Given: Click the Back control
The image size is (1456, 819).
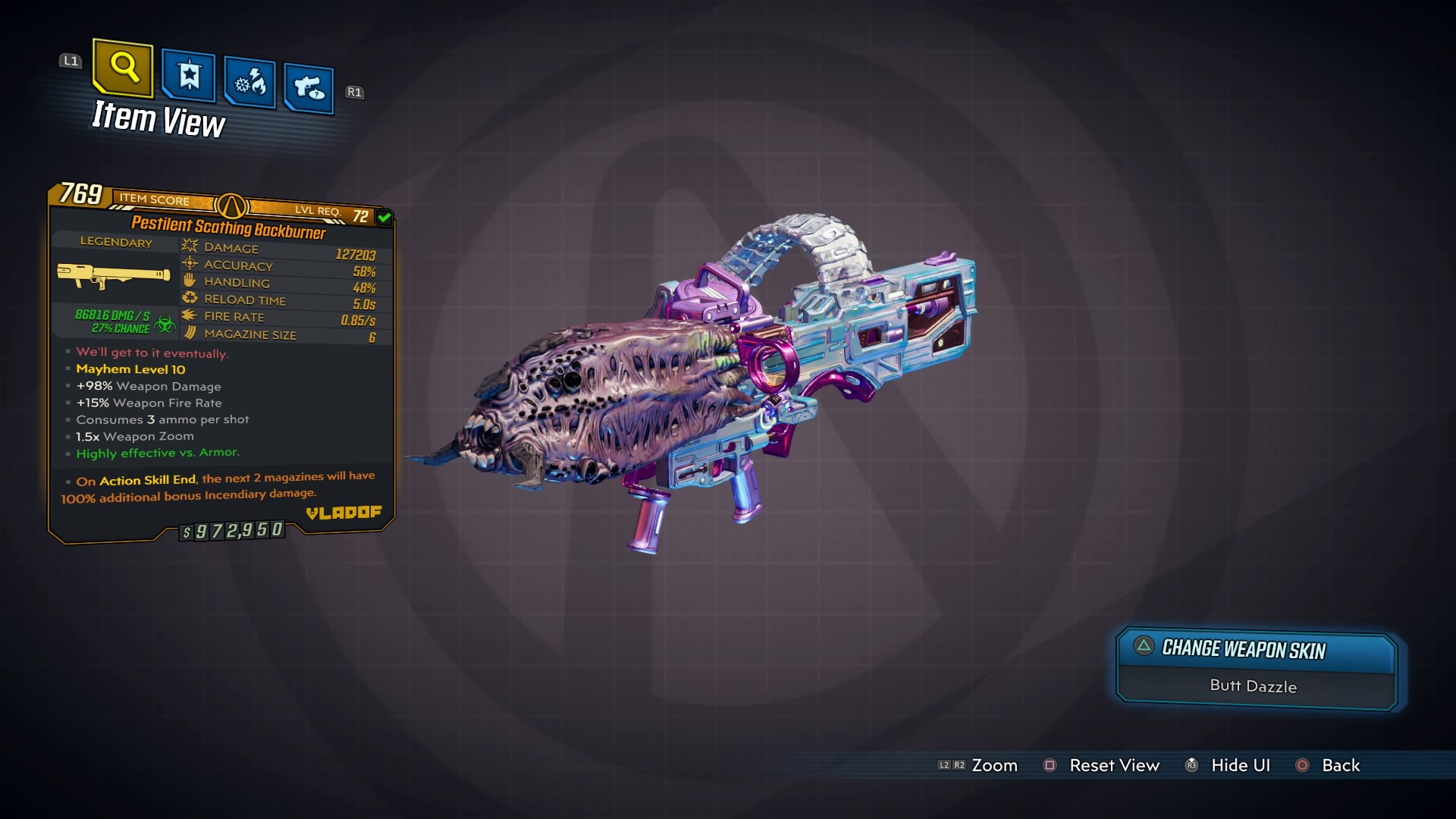Looking at the screenshot, I should click(x=1342, y=765).
